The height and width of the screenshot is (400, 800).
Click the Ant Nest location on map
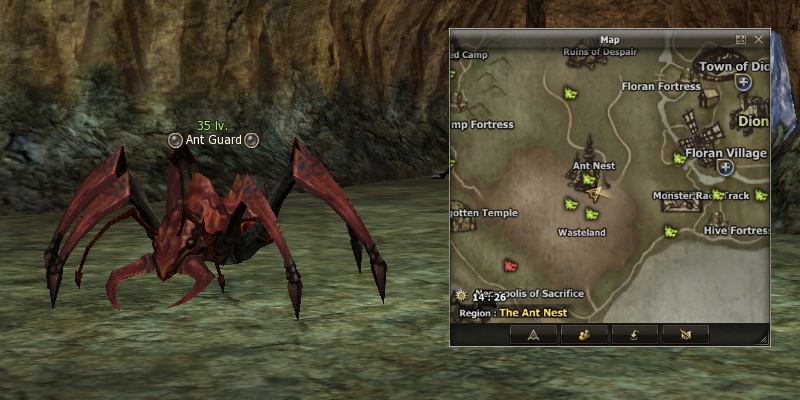point(593,165)
